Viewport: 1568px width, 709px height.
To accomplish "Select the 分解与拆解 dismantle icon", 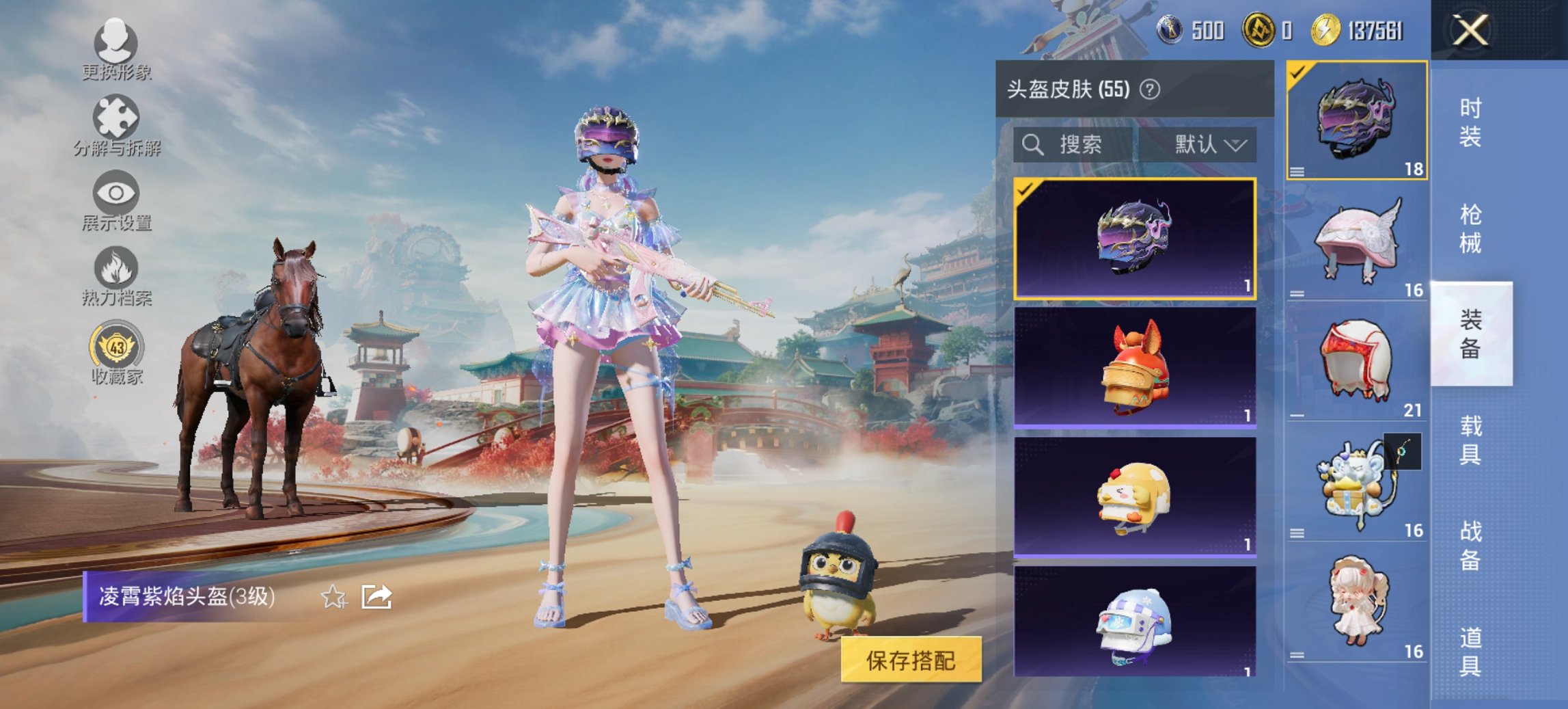I will pyautogui.click(x=116, y=123).
